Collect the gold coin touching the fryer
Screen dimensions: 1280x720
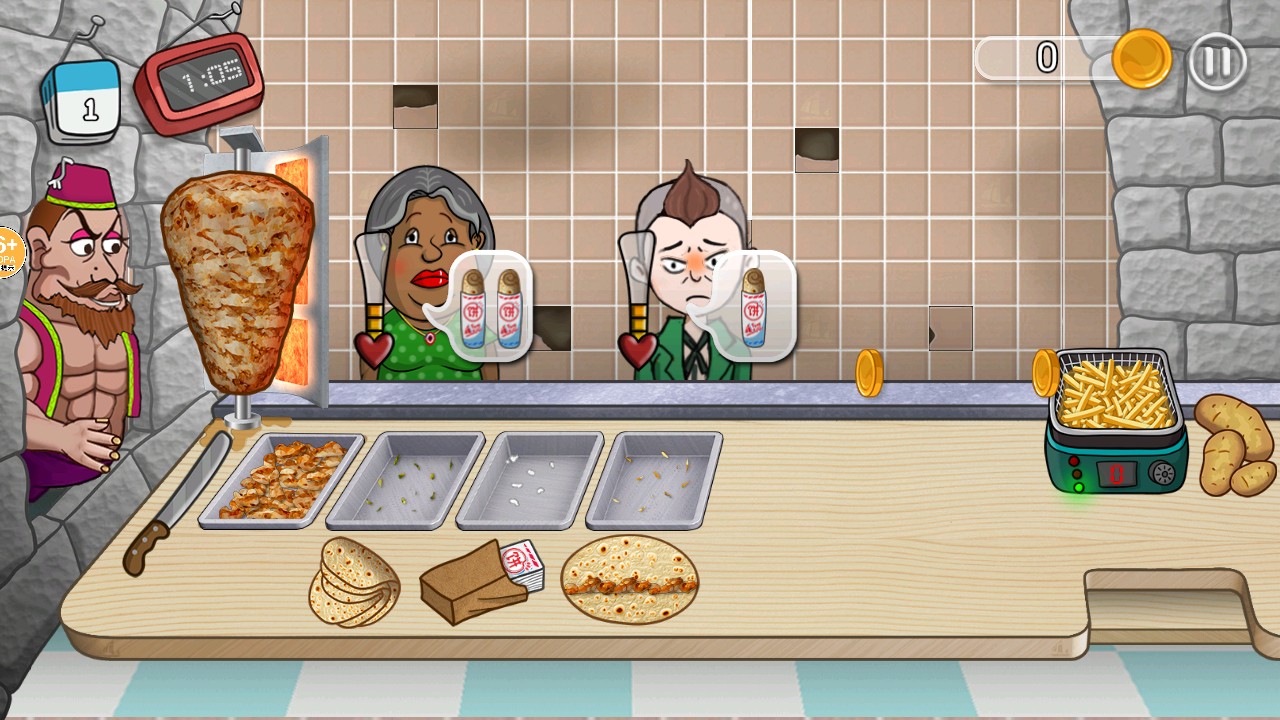coord(1044,373)
